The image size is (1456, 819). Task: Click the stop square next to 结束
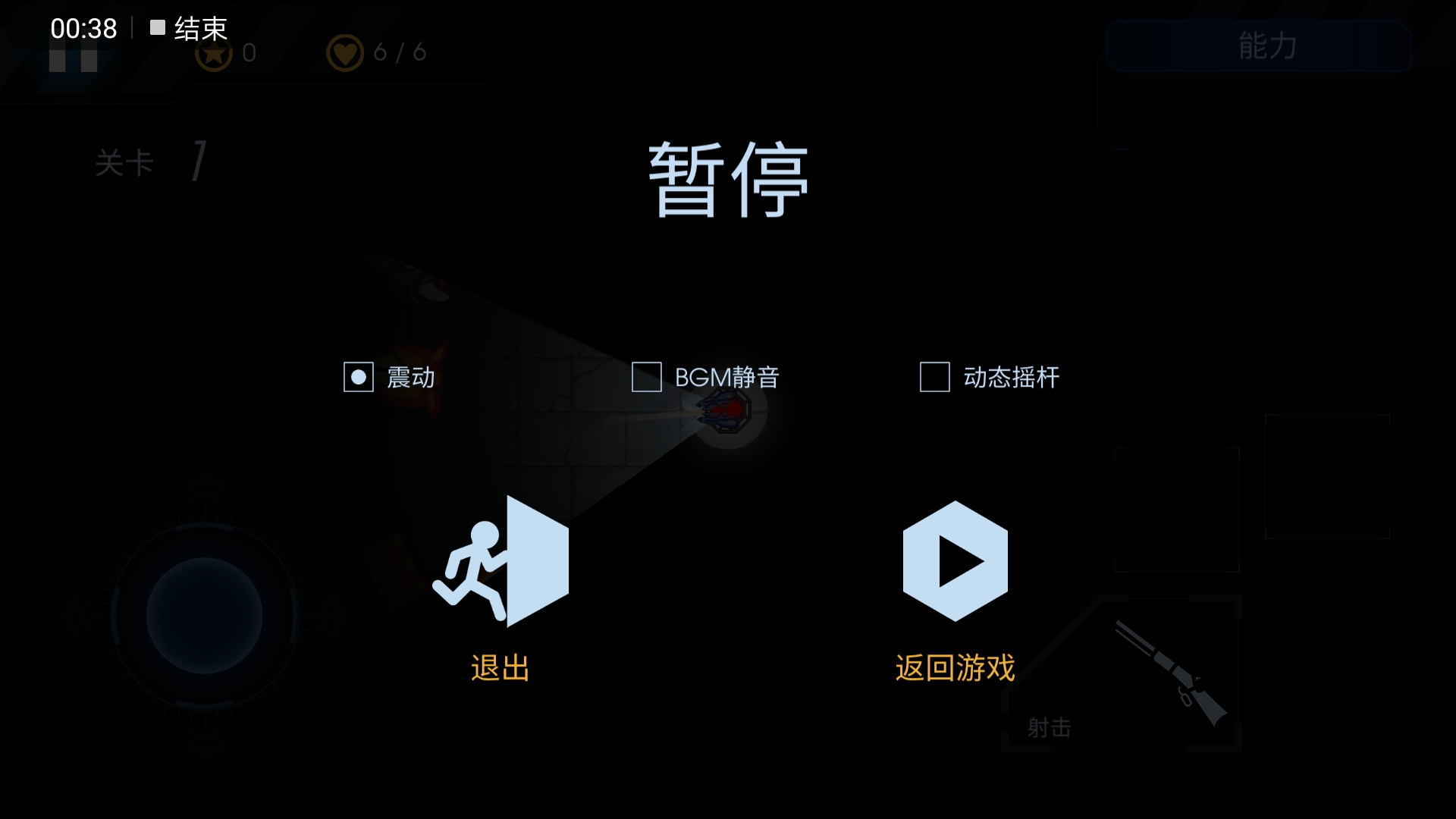click(x=157, y=28)
